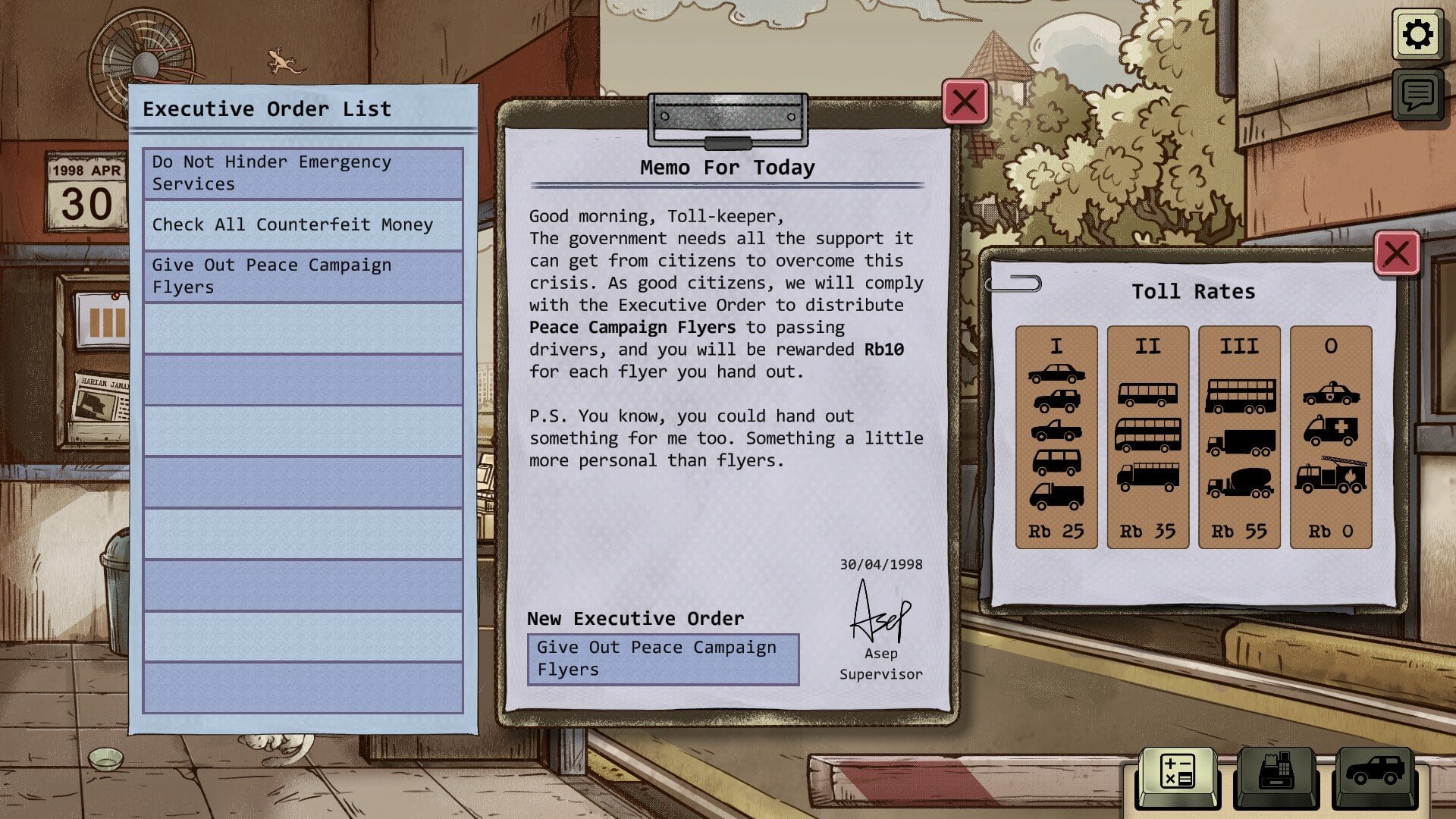Select 'Check All Counterfeit Money' order
This screenshot has width=1456, height=819.
[x=303, y=225]
